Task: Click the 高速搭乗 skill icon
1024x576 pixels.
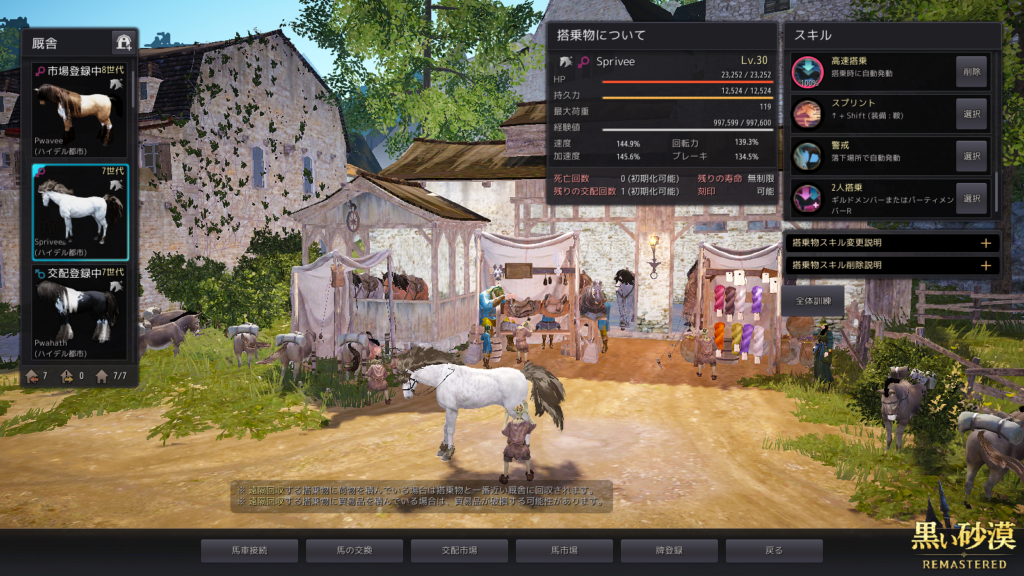Action: click(x=807, y=71)
